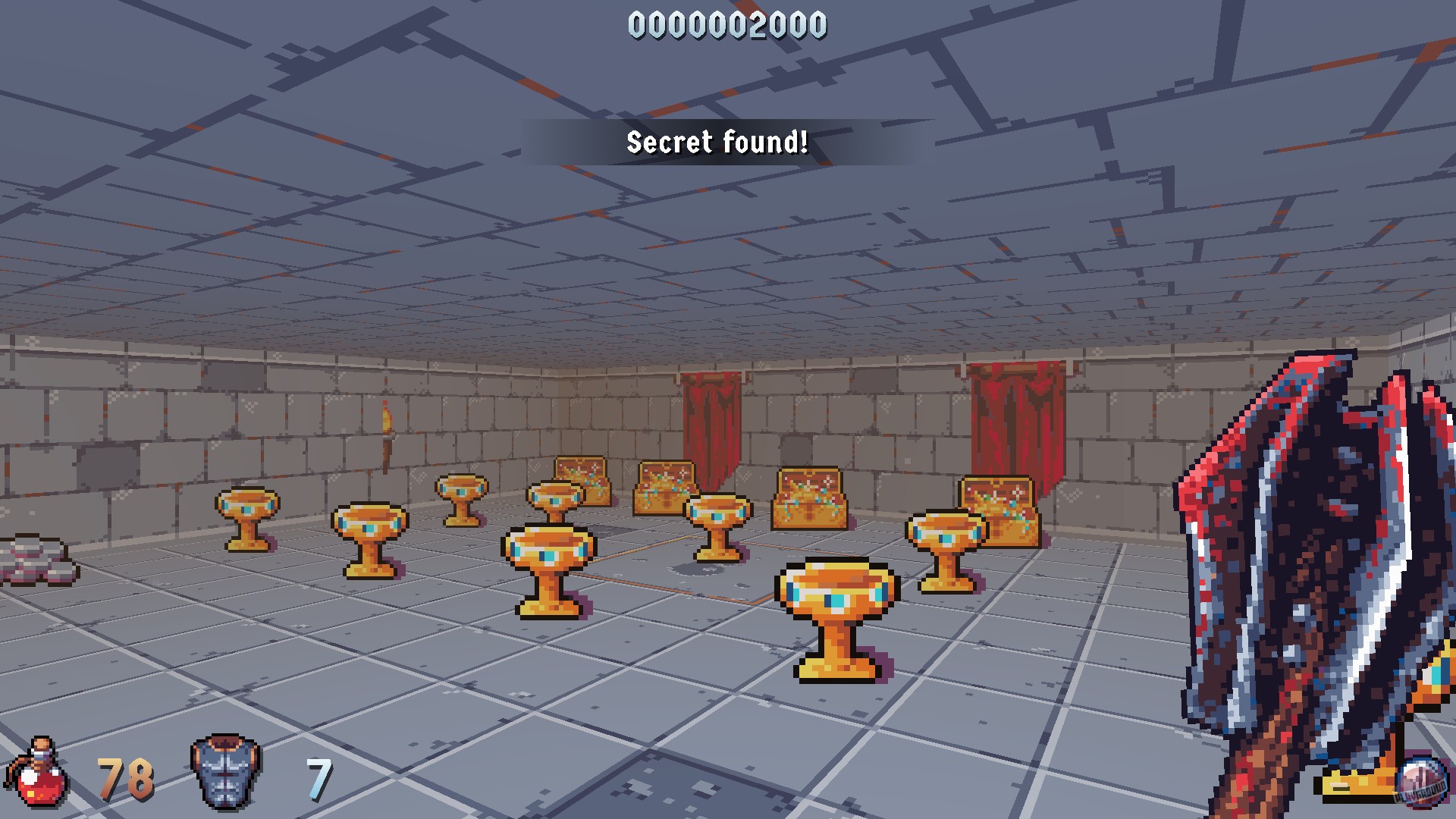The width and height of the screenshot is (1456, 819).
Task: Click the chalice in front of the center chest
Action: 717,523
